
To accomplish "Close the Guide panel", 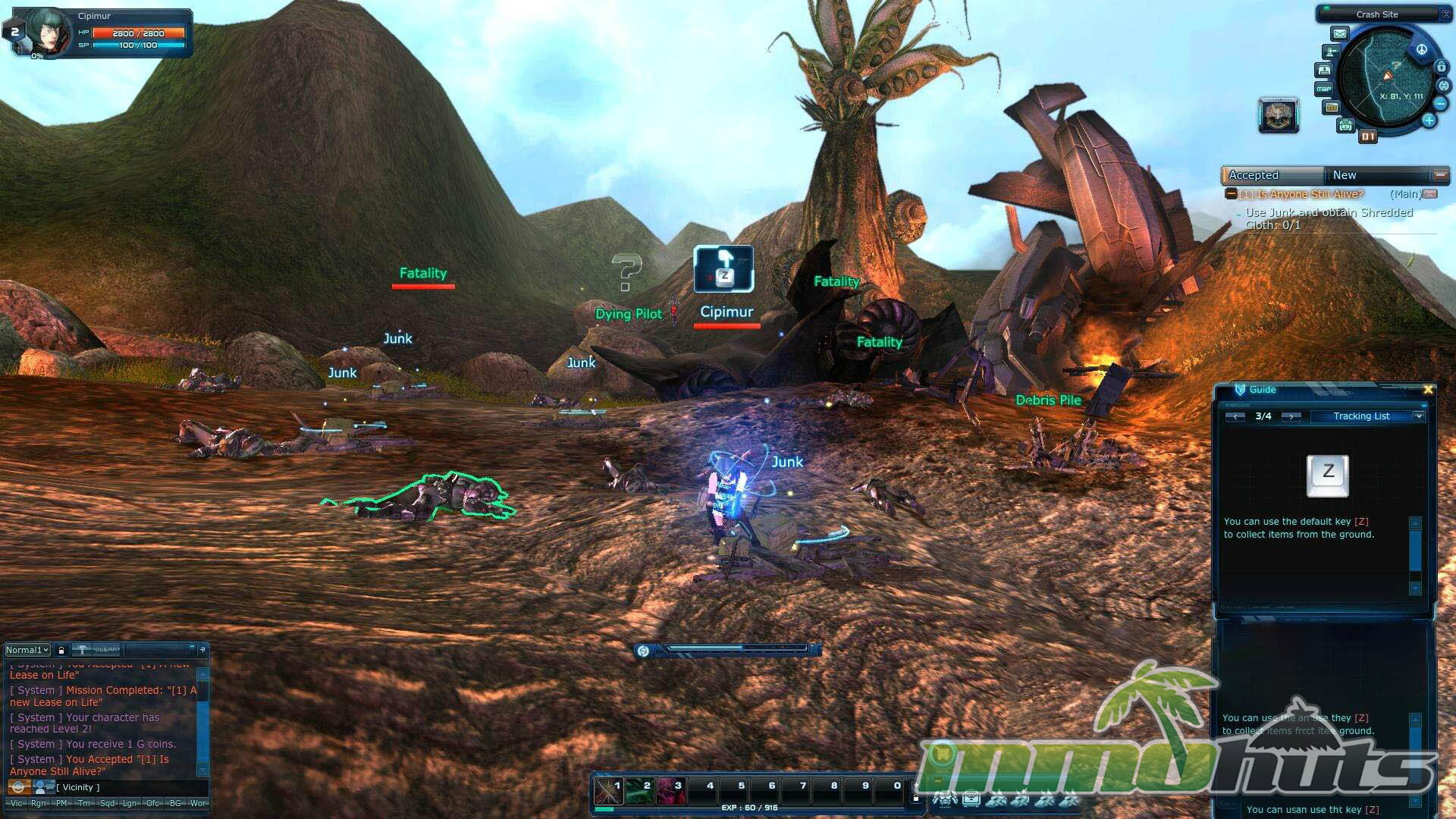I will click(x=1428, y=390).
